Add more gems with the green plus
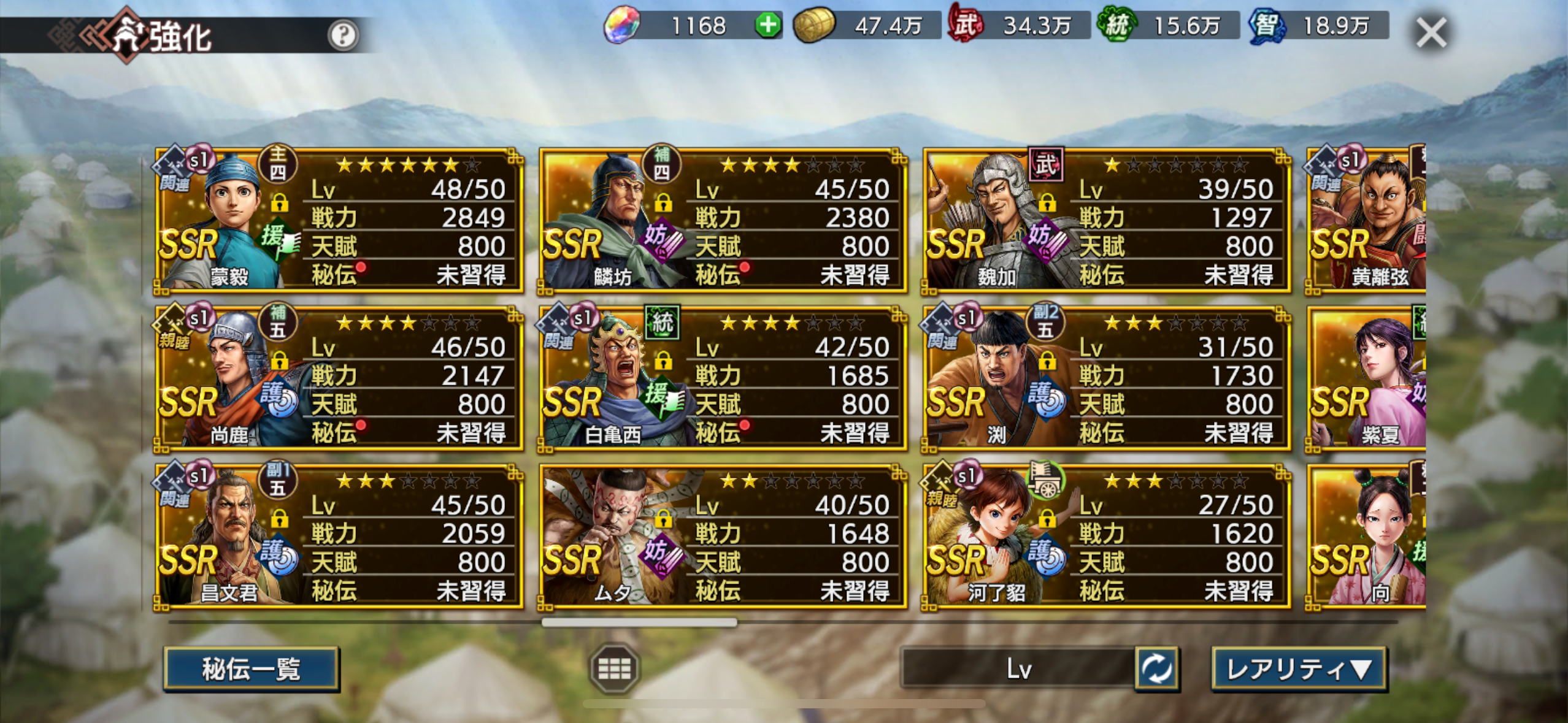The image size is (1568, 723). pos(767,26)
